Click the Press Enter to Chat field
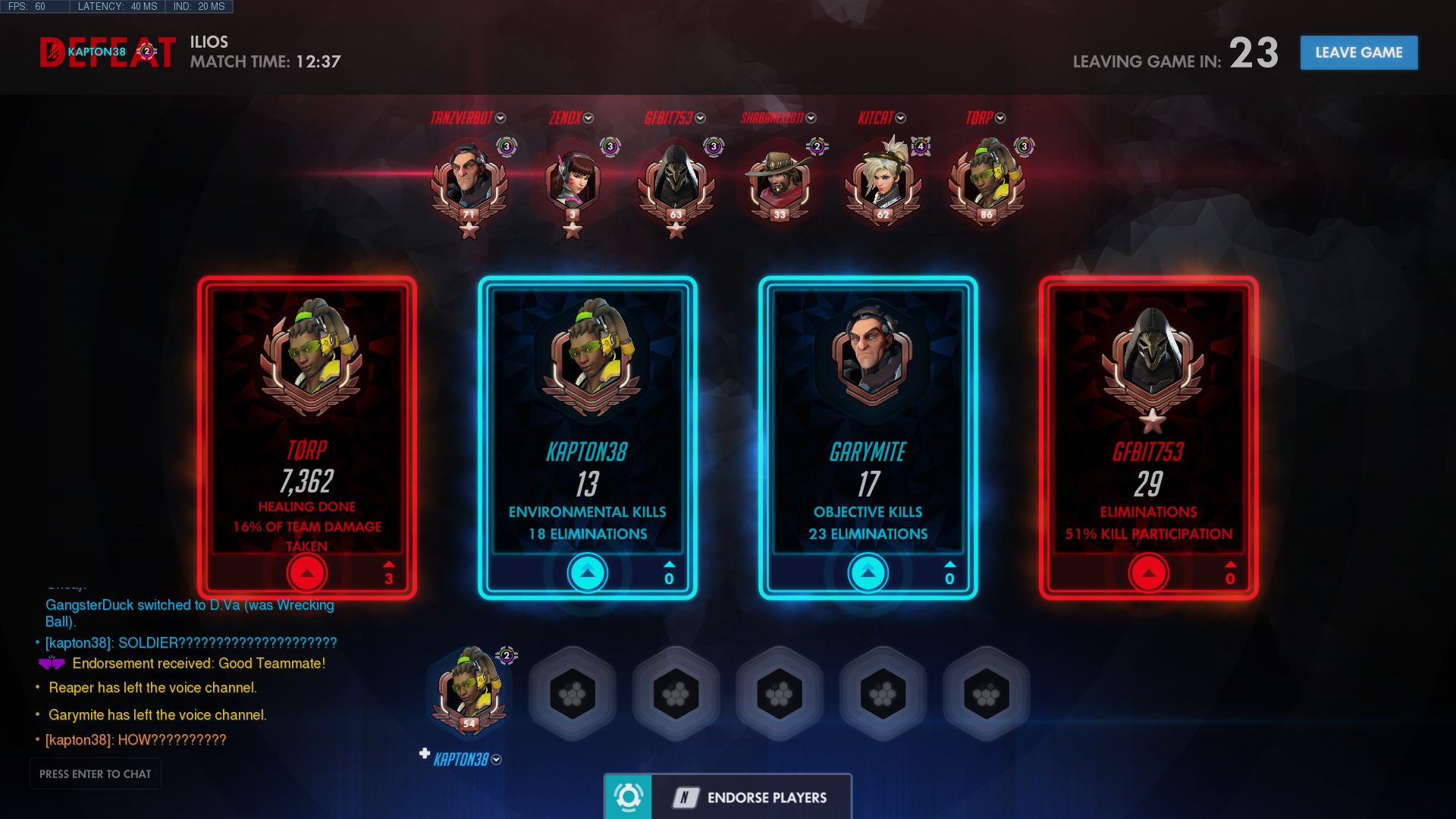 [96, 773]
